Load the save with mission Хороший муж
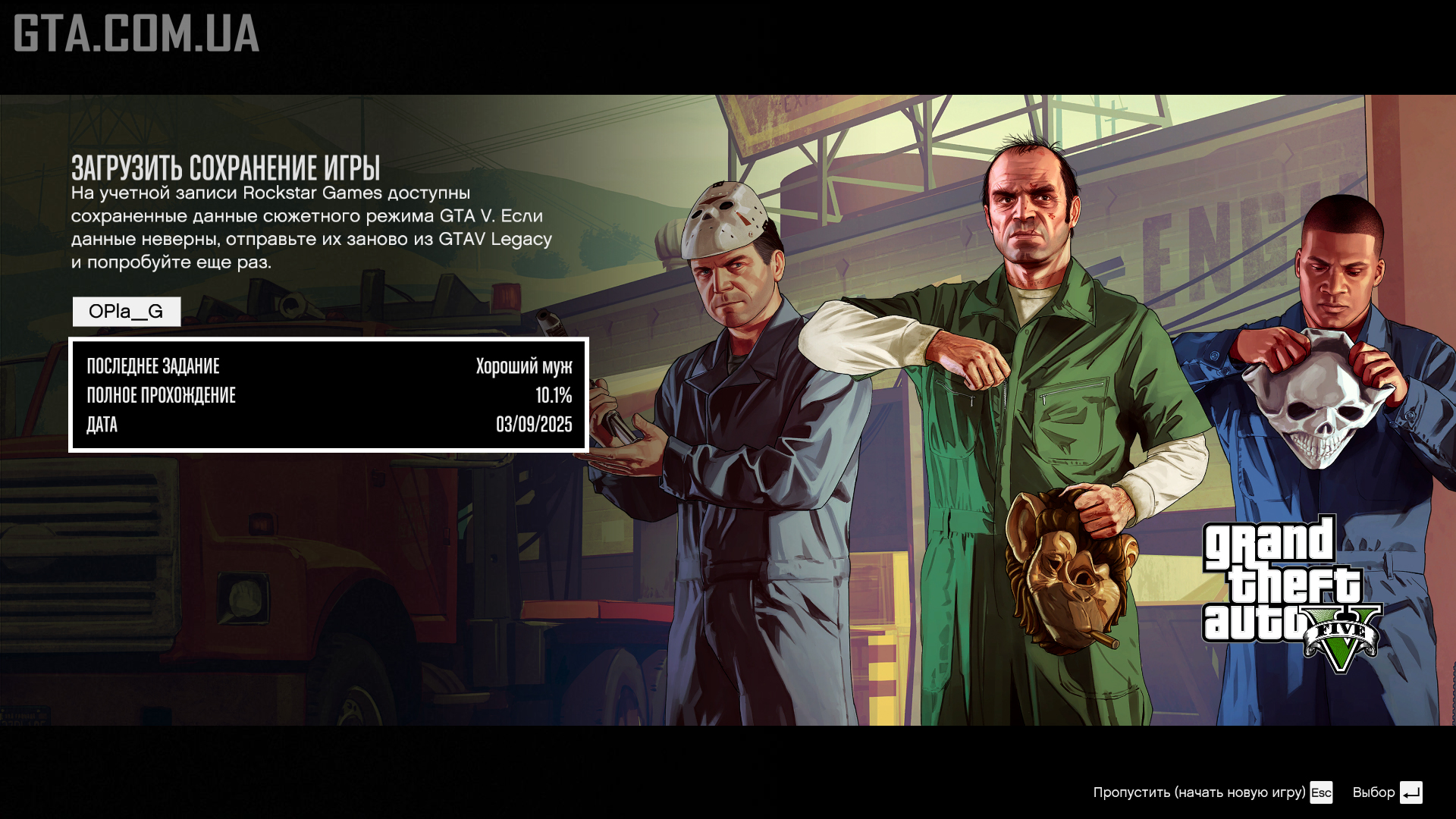This screenshot has height=819, width=1456. [328, 395]
